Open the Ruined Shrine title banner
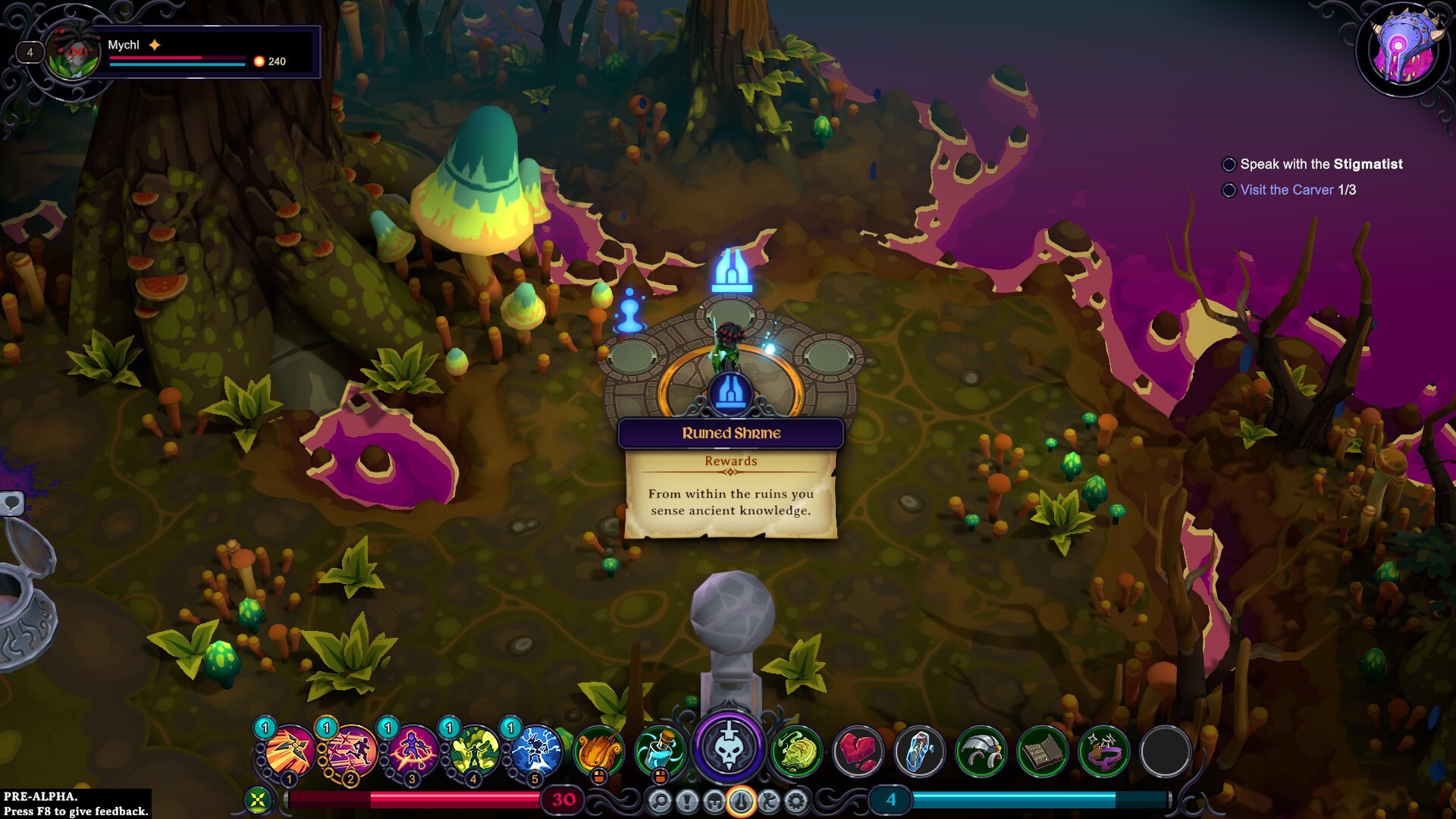Viewport: 1456px width, 819px height. [x=730, y=434]
